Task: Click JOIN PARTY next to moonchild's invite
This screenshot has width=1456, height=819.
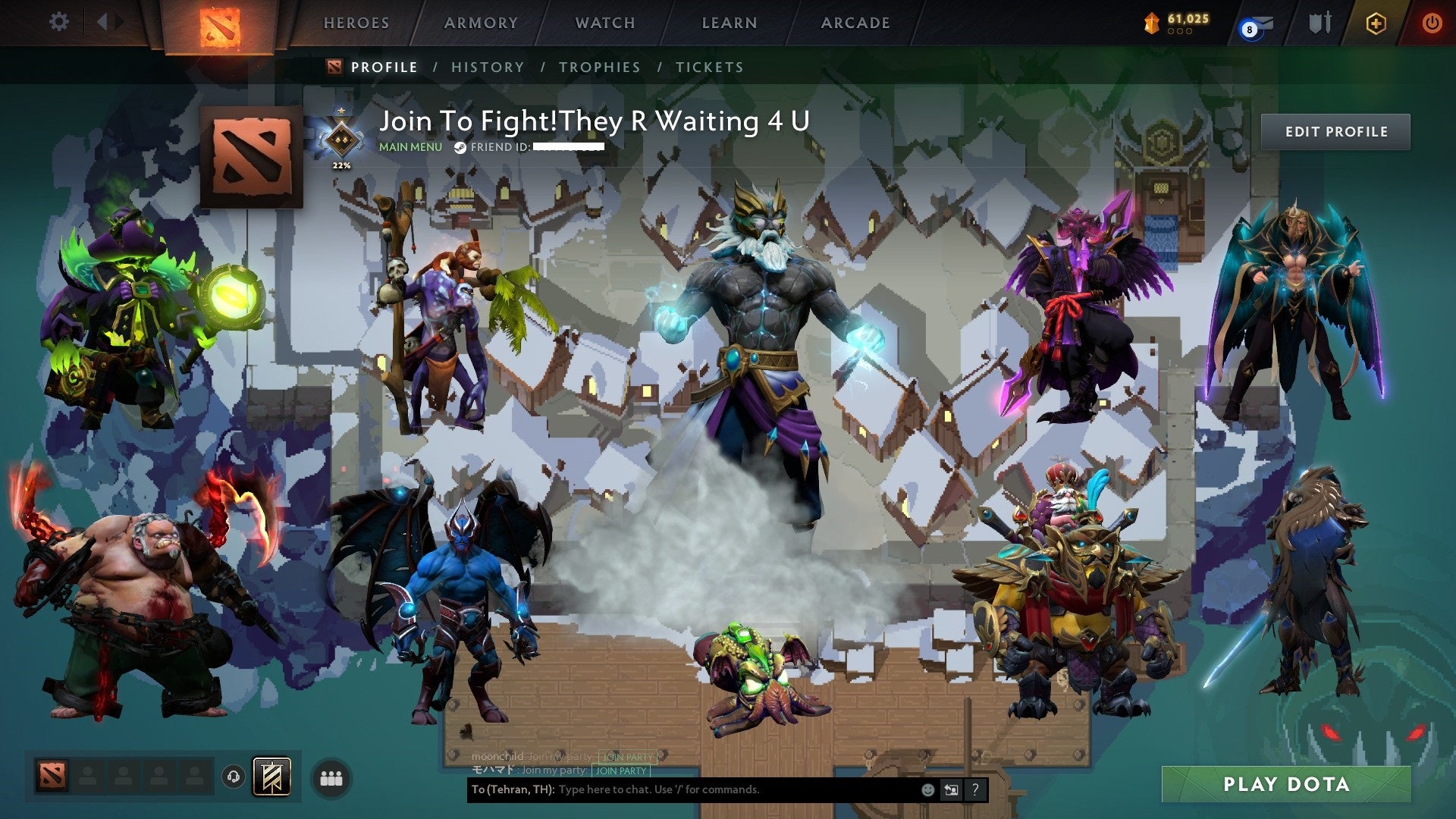Action: (626, 755)
